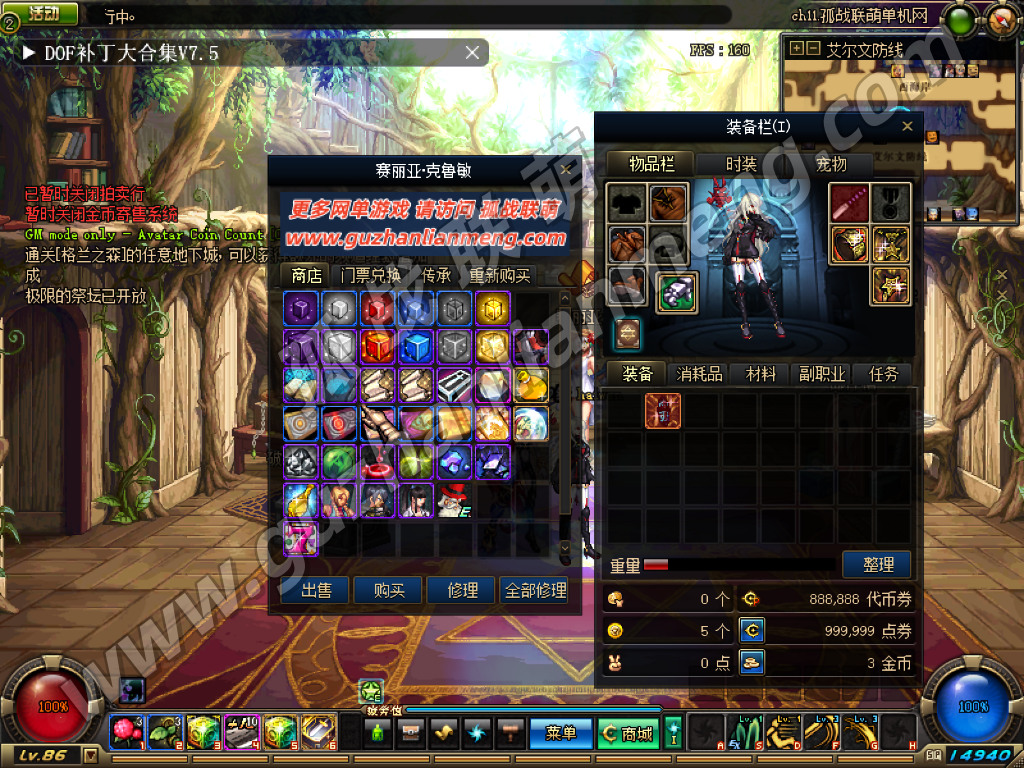1024x768 pixels.
Task: Switch to the 时装 avatar tab
Action: [741, 164]
